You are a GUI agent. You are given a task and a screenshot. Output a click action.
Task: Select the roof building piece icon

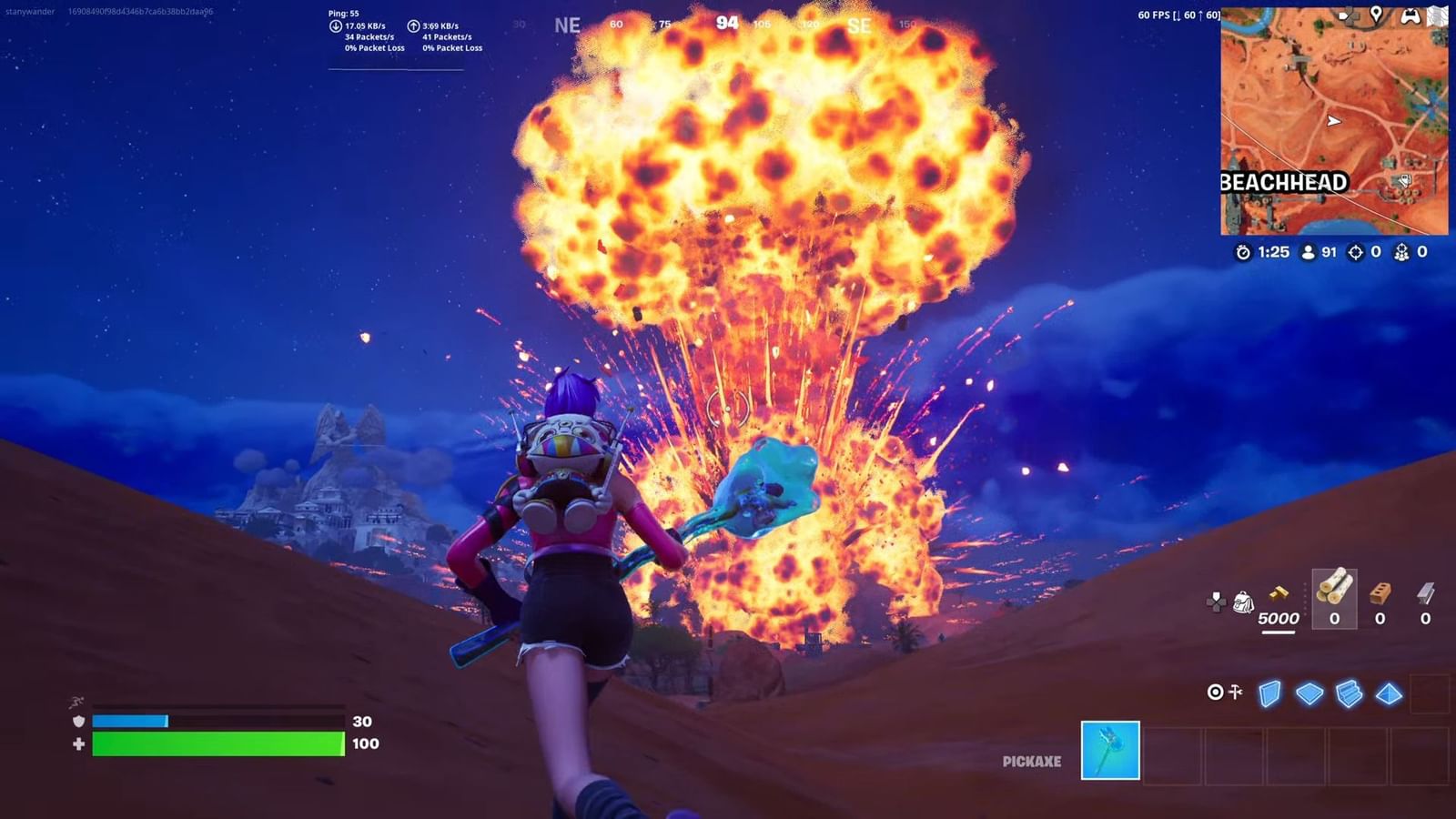pos(1389,695)
